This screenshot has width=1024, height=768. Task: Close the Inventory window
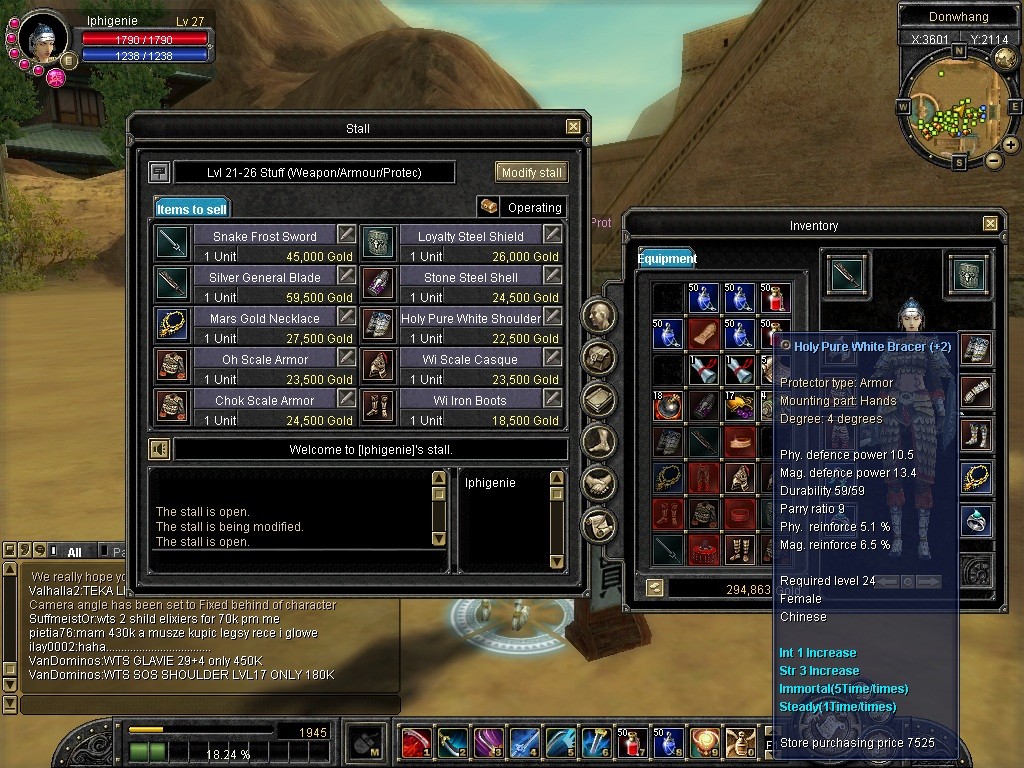point(990,224)
